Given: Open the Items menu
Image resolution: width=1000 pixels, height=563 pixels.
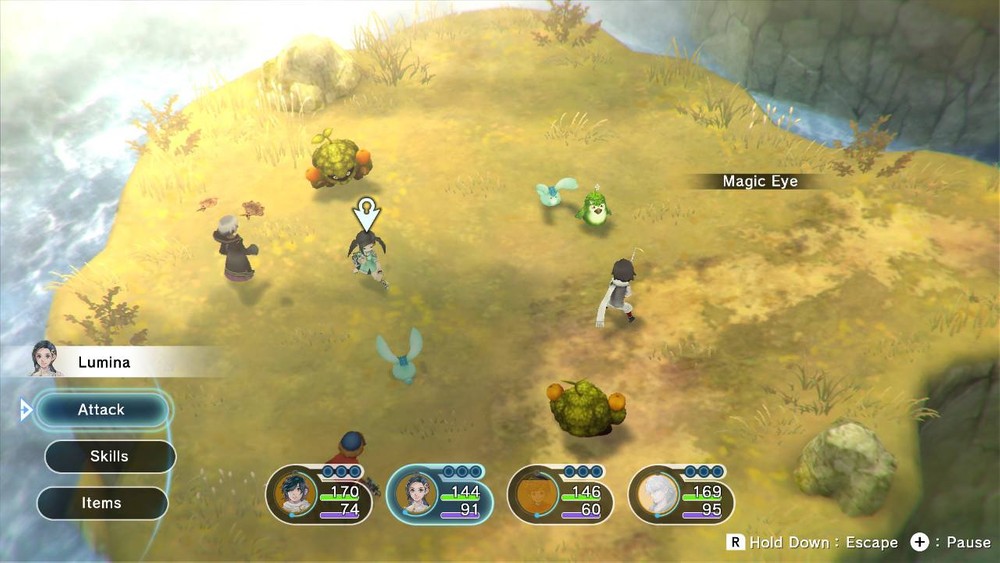Looking at the screenshot, I should pyautogui.click(x=102, y=503).
